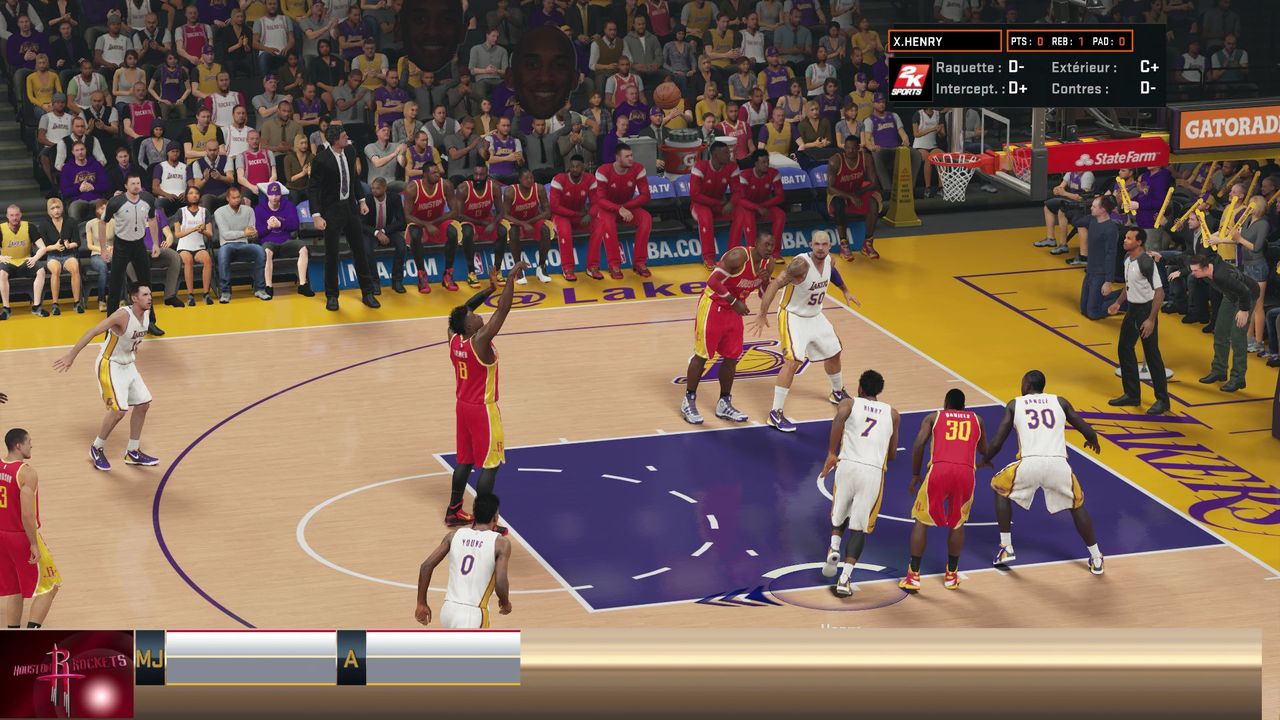Image resolution: width=1280 pixels, height=720 pixels.
Task: Select the X.HENRY player name panel
Action: (944, 41)
